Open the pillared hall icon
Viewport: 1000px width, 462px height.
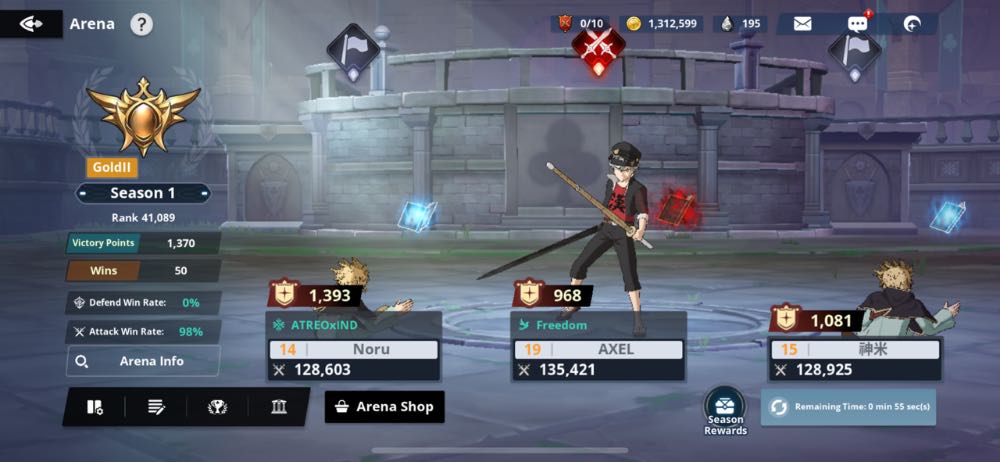279,407
